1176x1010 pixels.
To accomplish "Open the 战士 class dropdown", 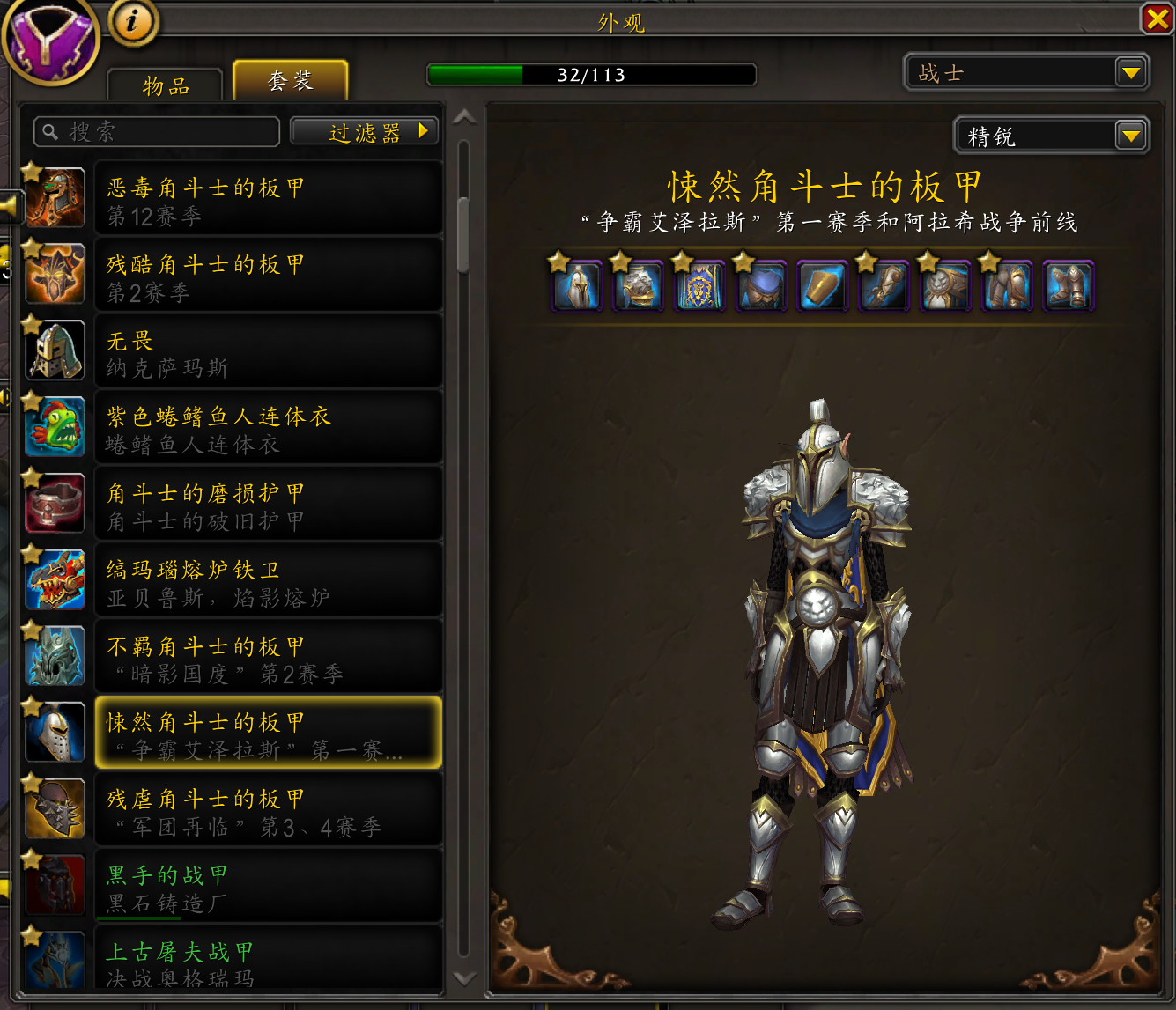I will [1026, 72].
